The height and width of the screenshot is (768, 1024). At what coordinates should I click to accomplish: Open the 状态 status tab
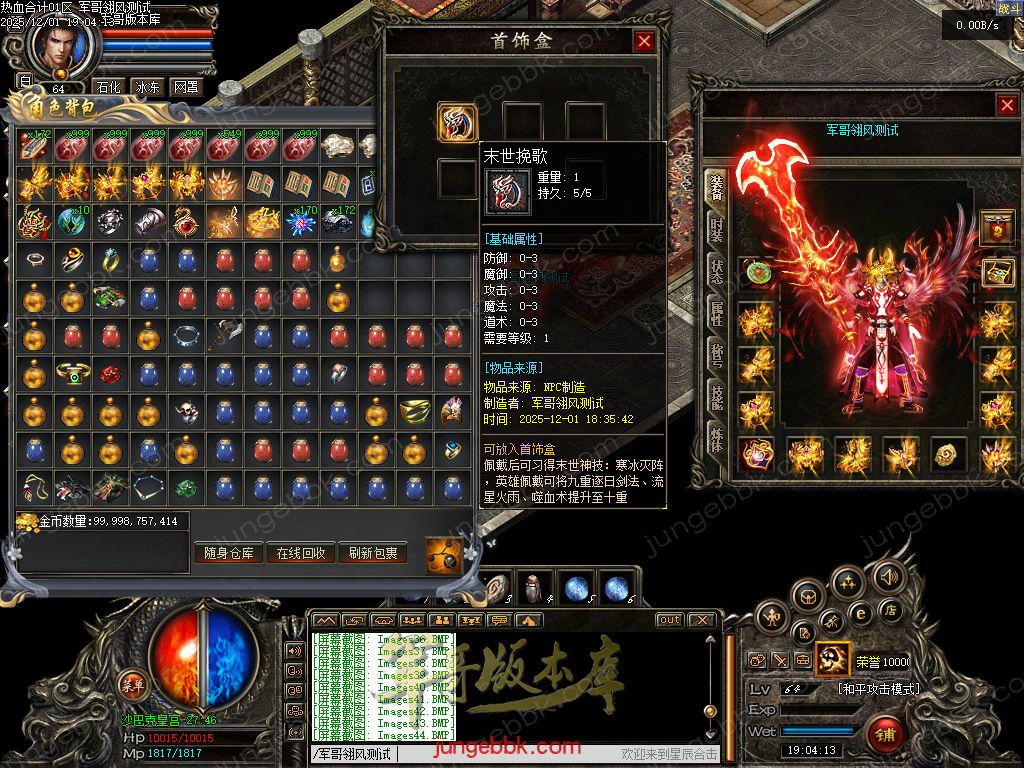tap(716, 272)
